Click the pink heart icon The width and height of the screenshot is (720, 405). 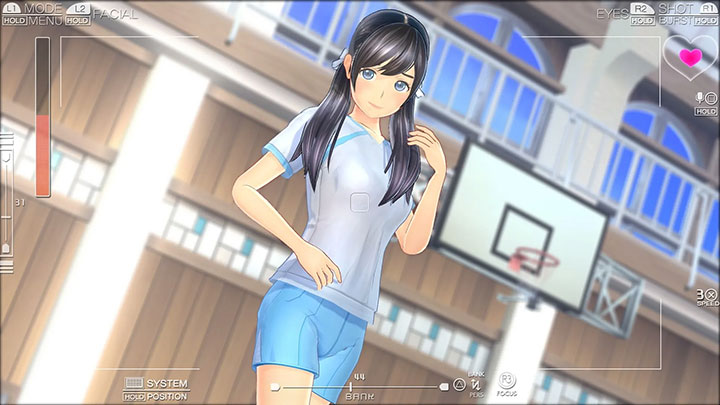(x=689, y=57)
